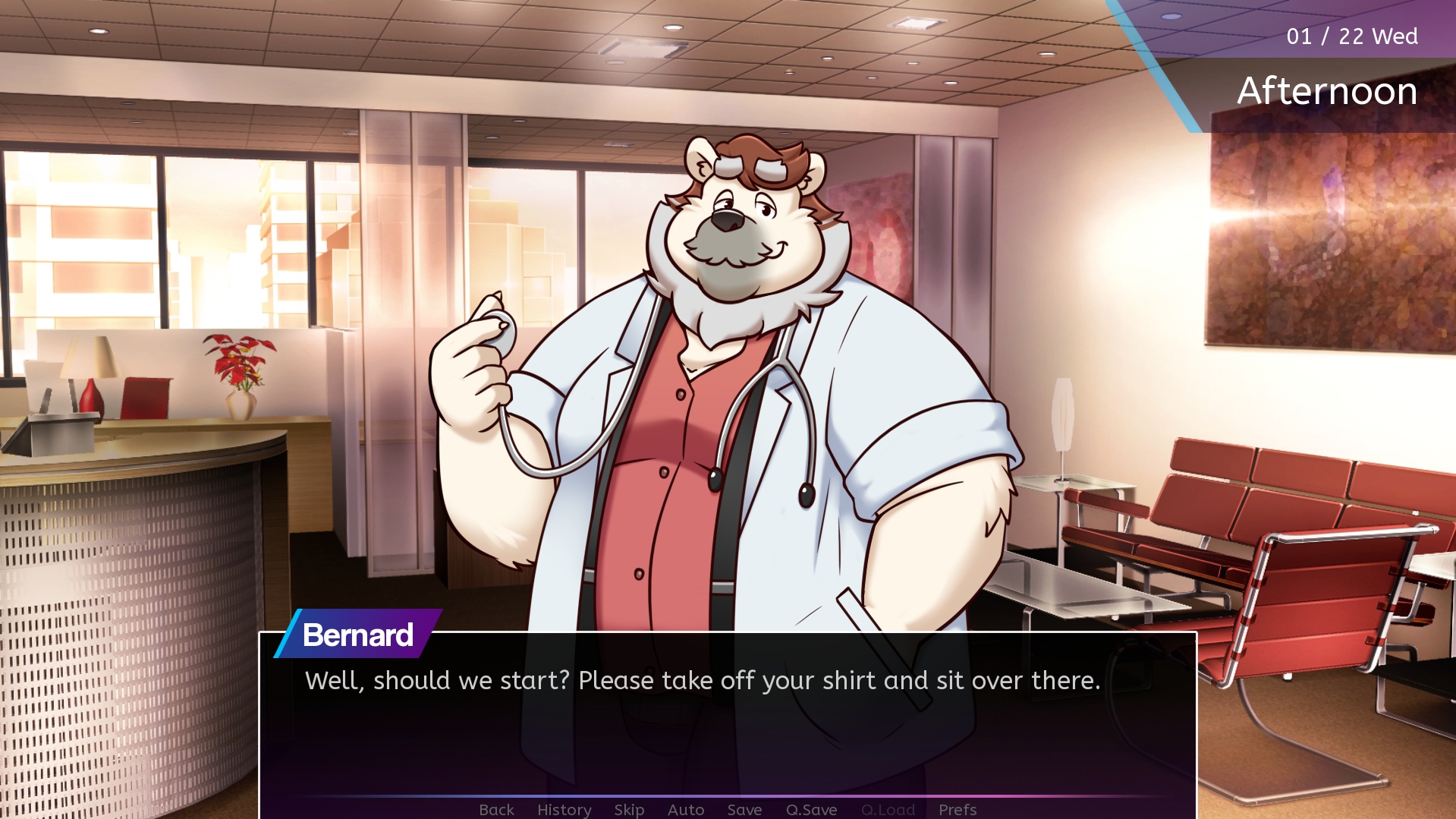
Task: Open the Save menu
Action: tap(744, 809)
